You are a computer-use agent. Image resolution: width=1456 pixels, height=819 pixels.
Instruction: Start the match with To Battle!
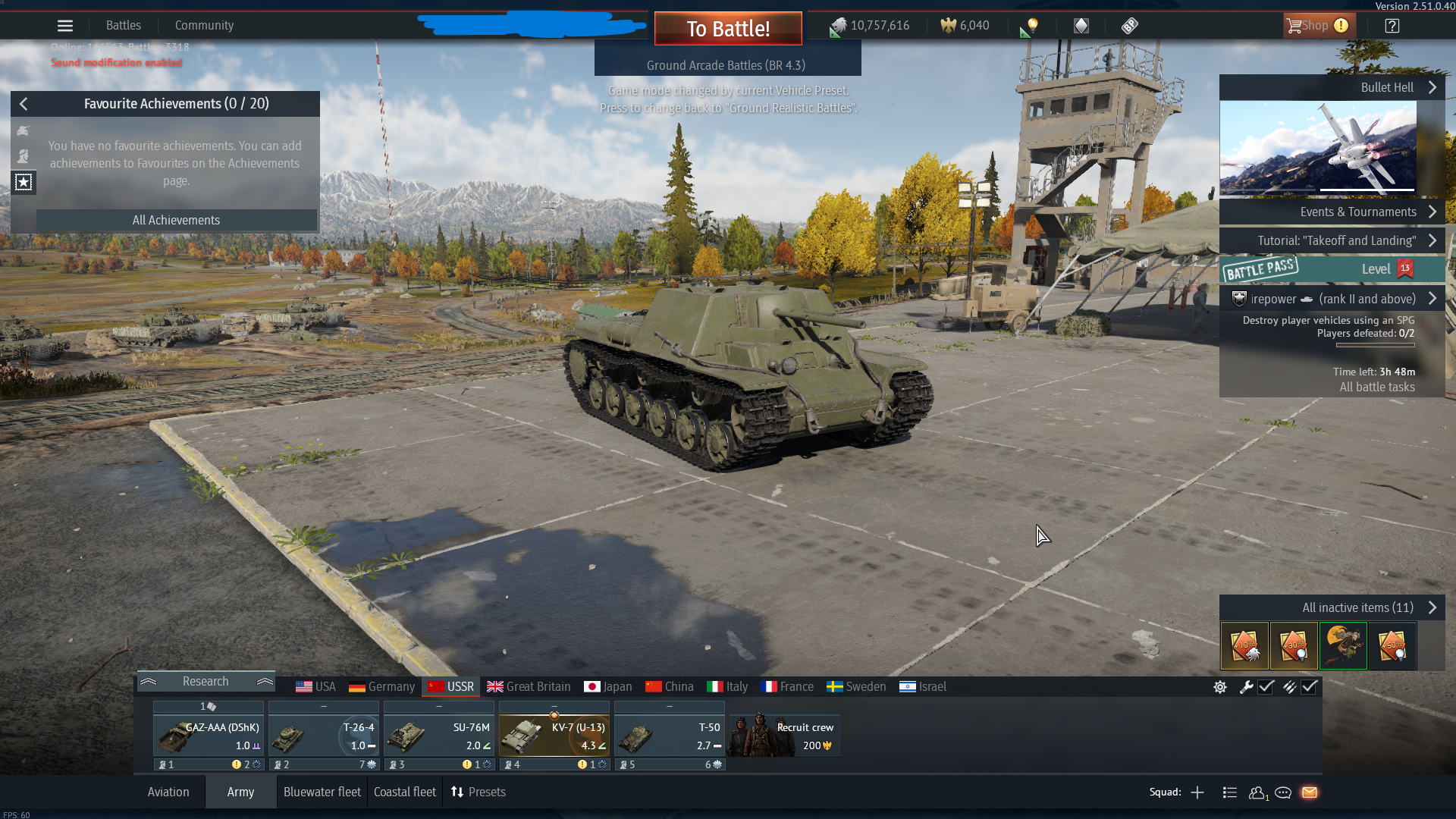point(728,29)
